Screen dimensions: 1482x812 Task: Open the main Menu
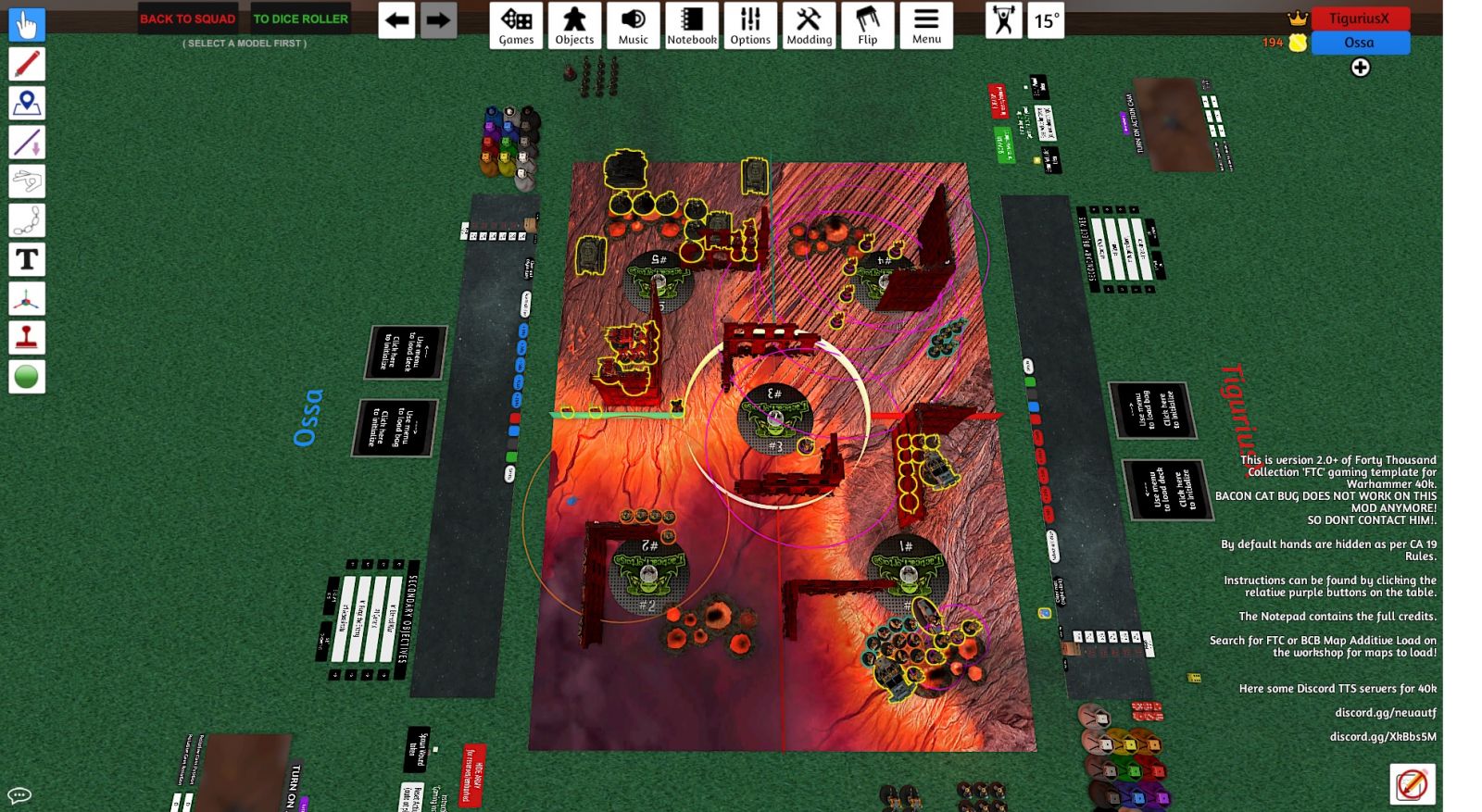point(926,25)
